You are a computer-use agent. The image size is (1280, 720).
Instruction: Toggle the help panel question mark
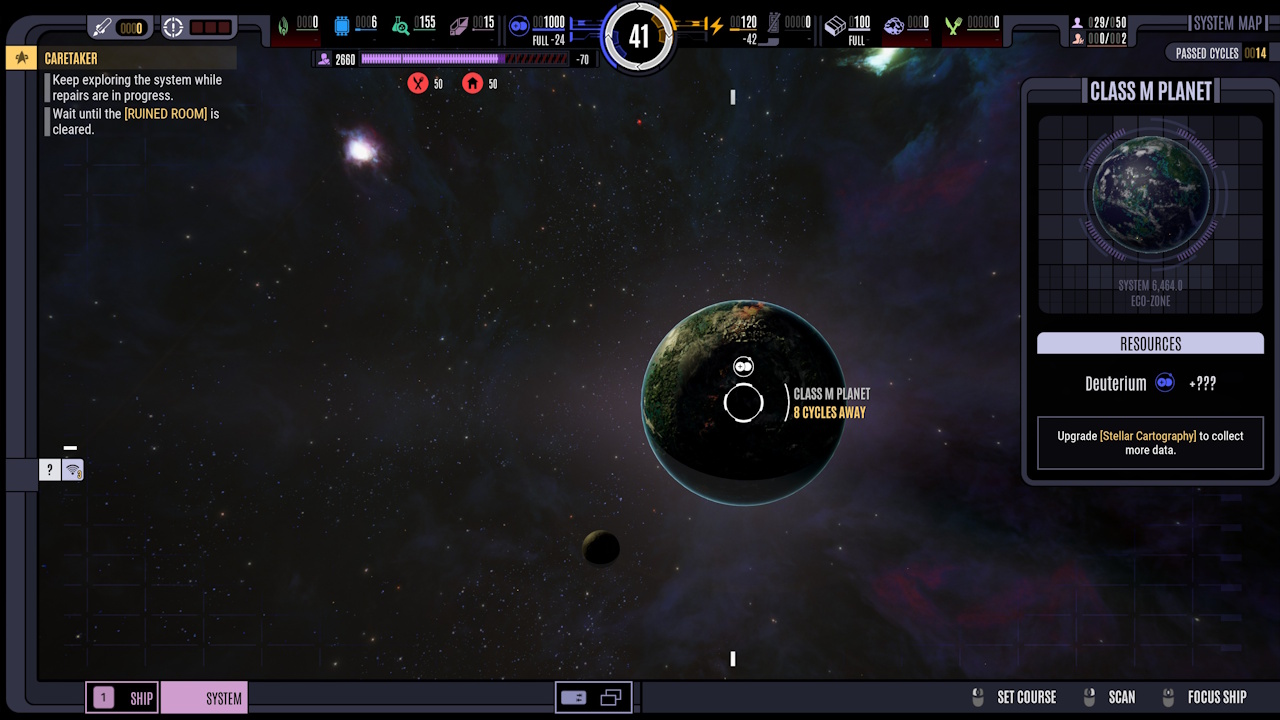tap(48, 469)
